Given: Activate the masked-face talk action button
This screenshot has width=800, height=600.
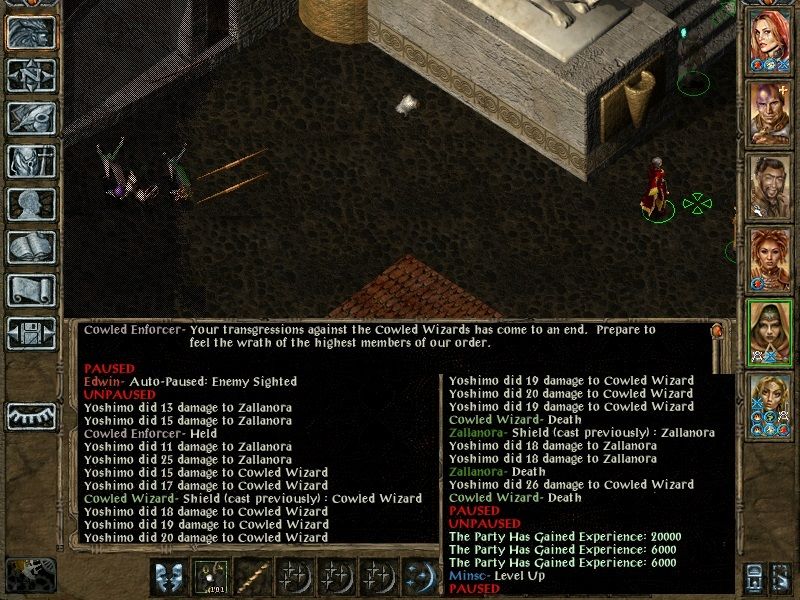Looking at the screenshot, I should point(168,578).
